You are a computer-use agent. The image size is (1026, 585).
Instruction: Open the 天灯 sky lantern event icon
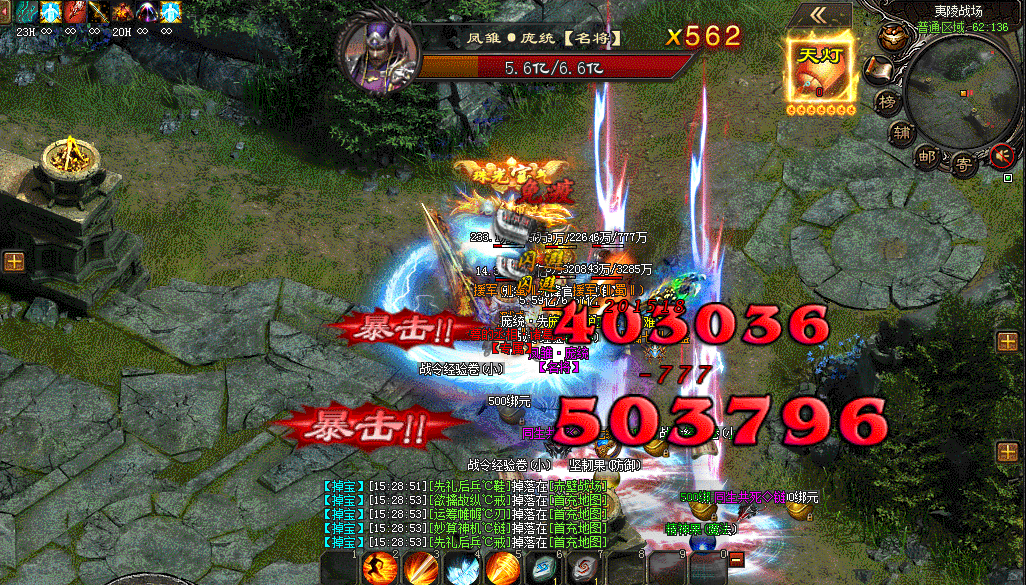click(820, 67)
